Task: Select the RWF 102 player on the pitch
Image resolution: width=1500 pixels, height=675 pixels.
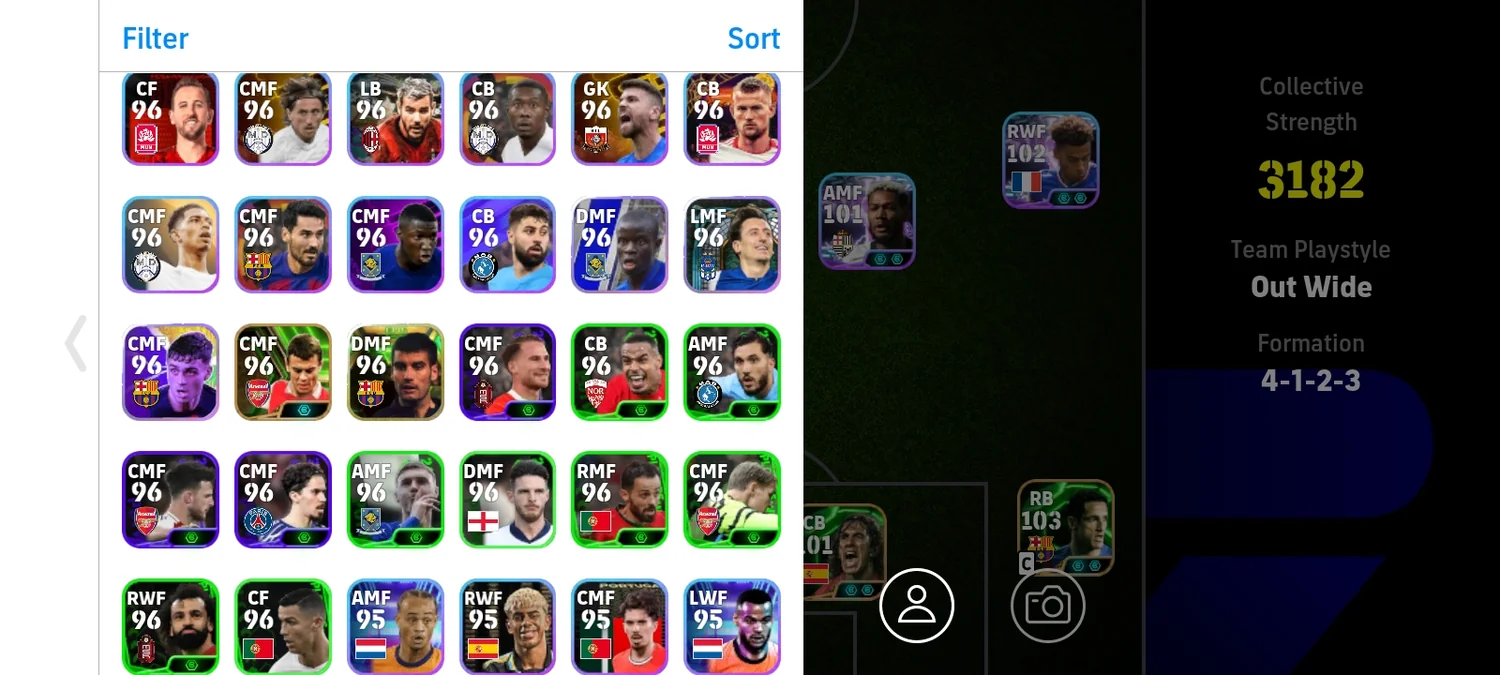Action: point(1050,160)
